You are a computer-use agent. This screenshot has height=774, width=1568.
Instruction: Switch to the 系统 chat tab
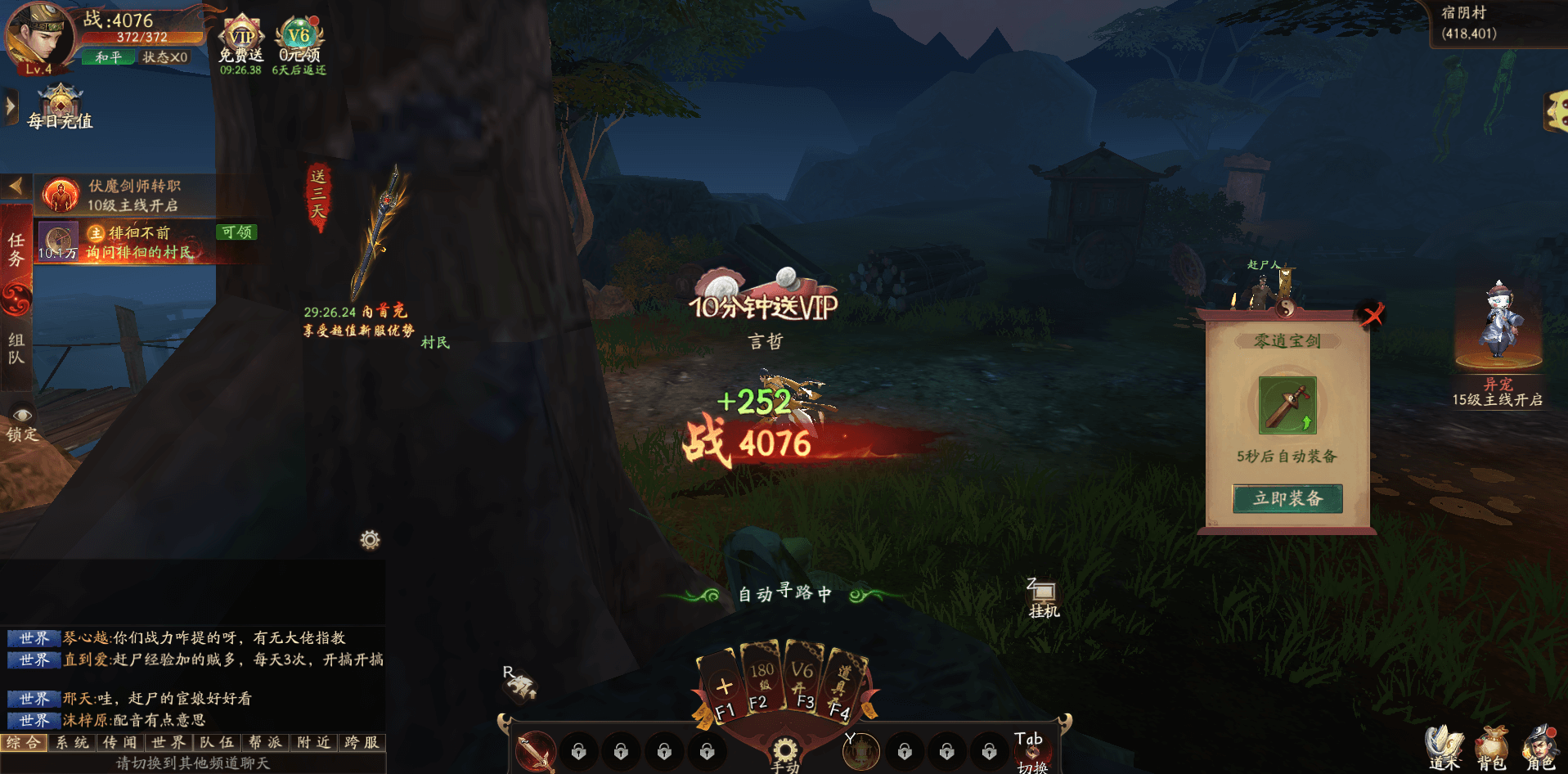click(72, 743)
